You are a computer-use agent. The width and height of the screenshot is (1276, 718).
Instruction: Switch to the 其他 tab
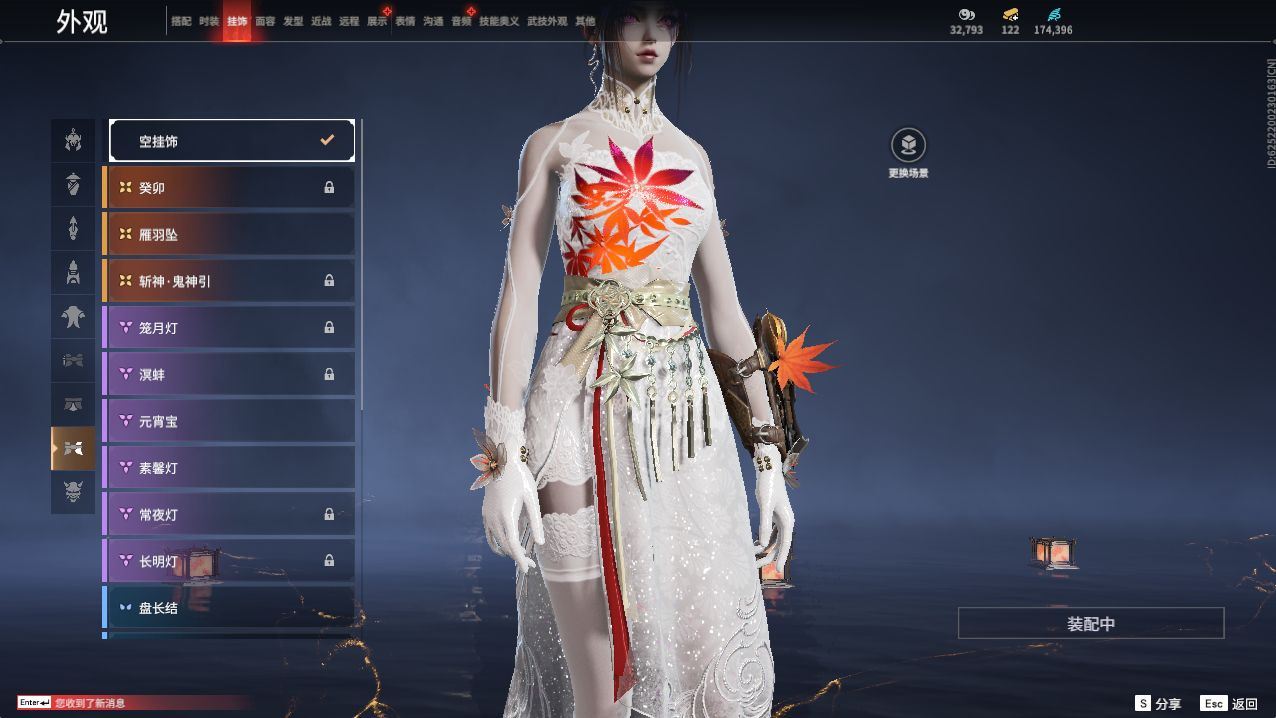585,21
